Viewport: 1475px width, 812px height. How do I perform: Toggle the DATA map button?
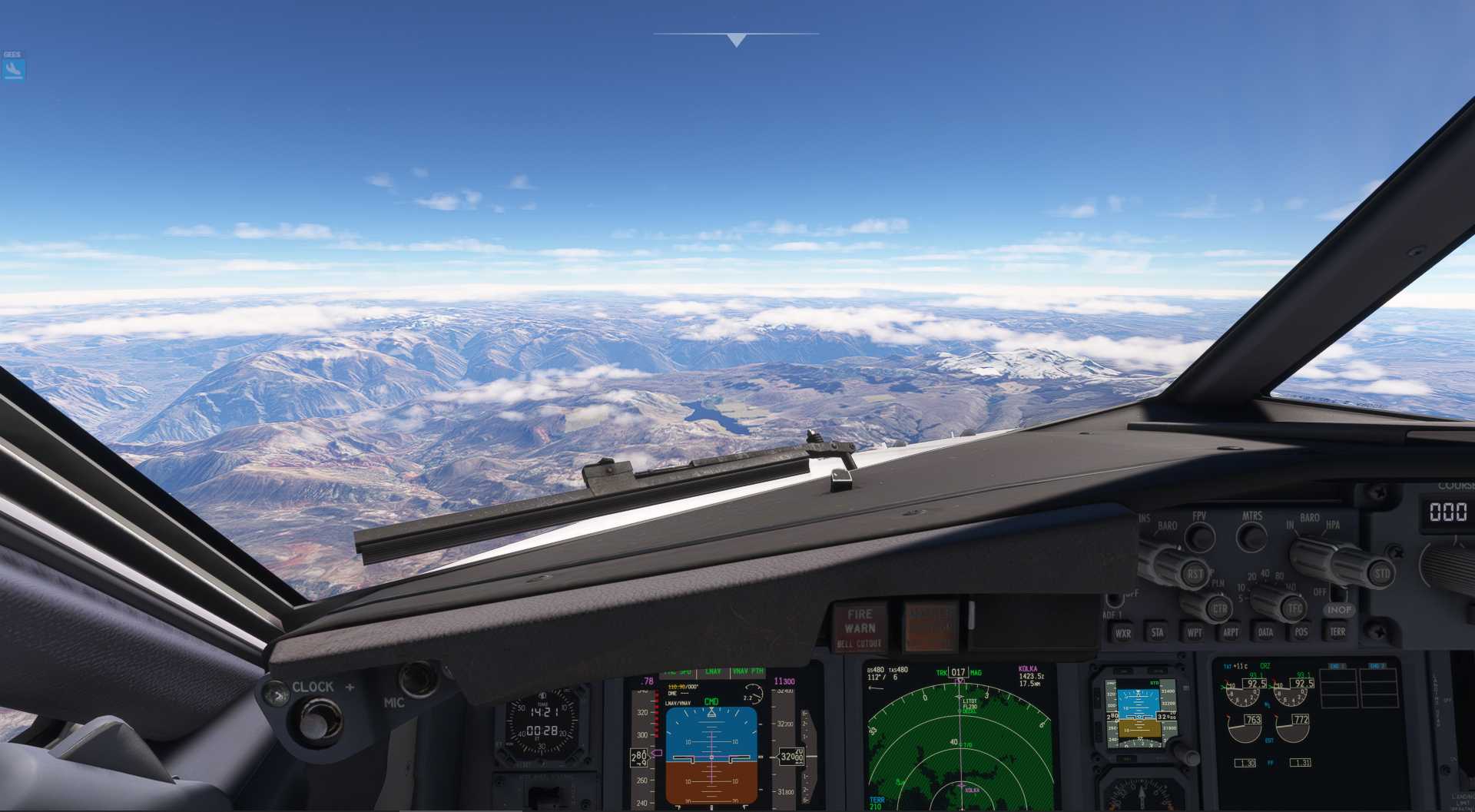pos(1265,632)
